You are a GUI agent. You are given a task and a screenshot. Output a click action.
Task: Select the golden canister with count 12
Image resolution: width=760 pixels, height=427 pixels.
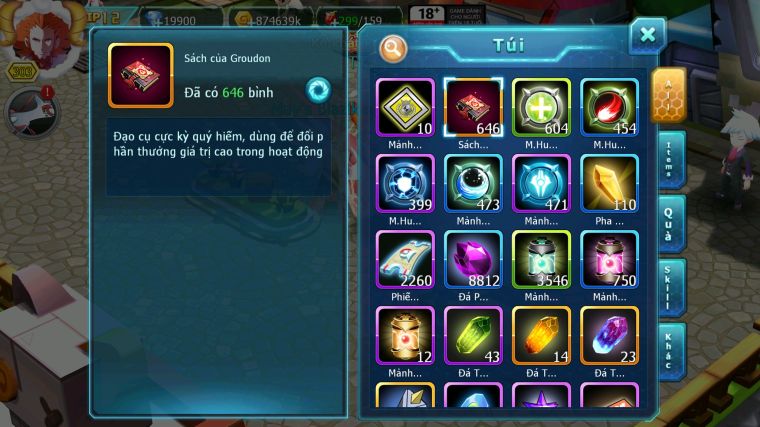[405, 335]
